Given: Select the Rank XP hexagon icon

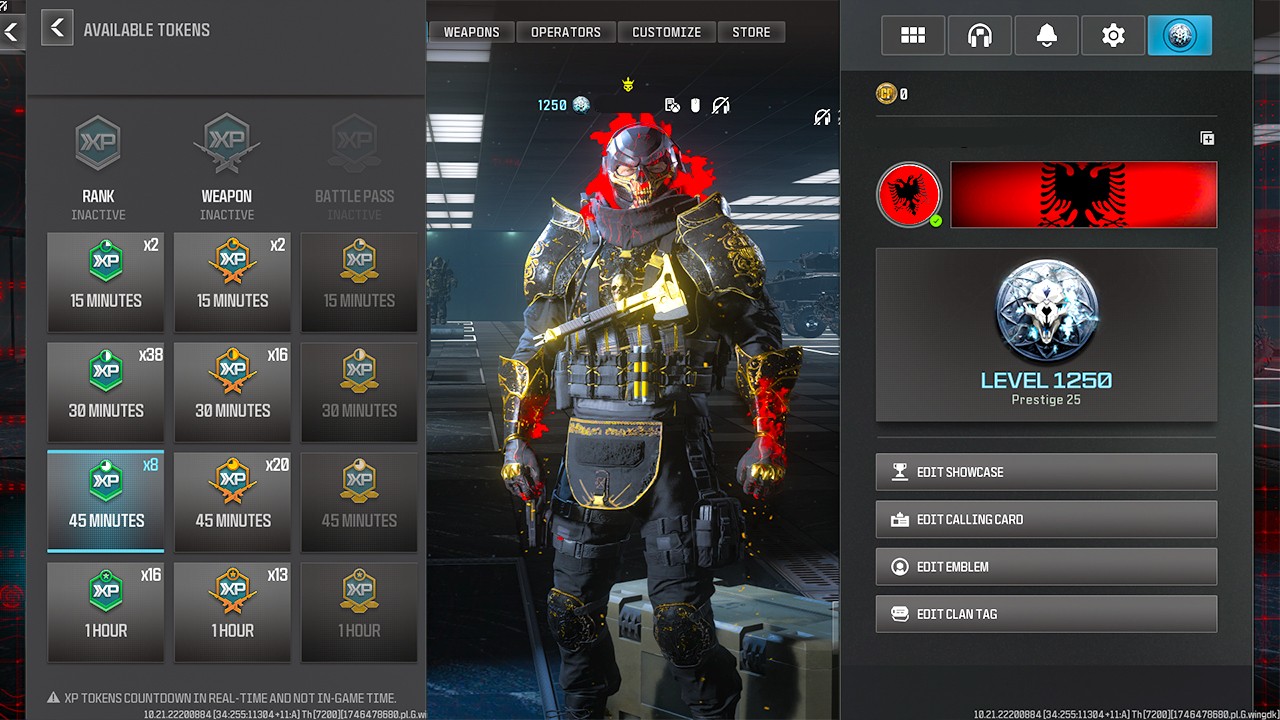Looking at the screenshot, I should point(97,143).
